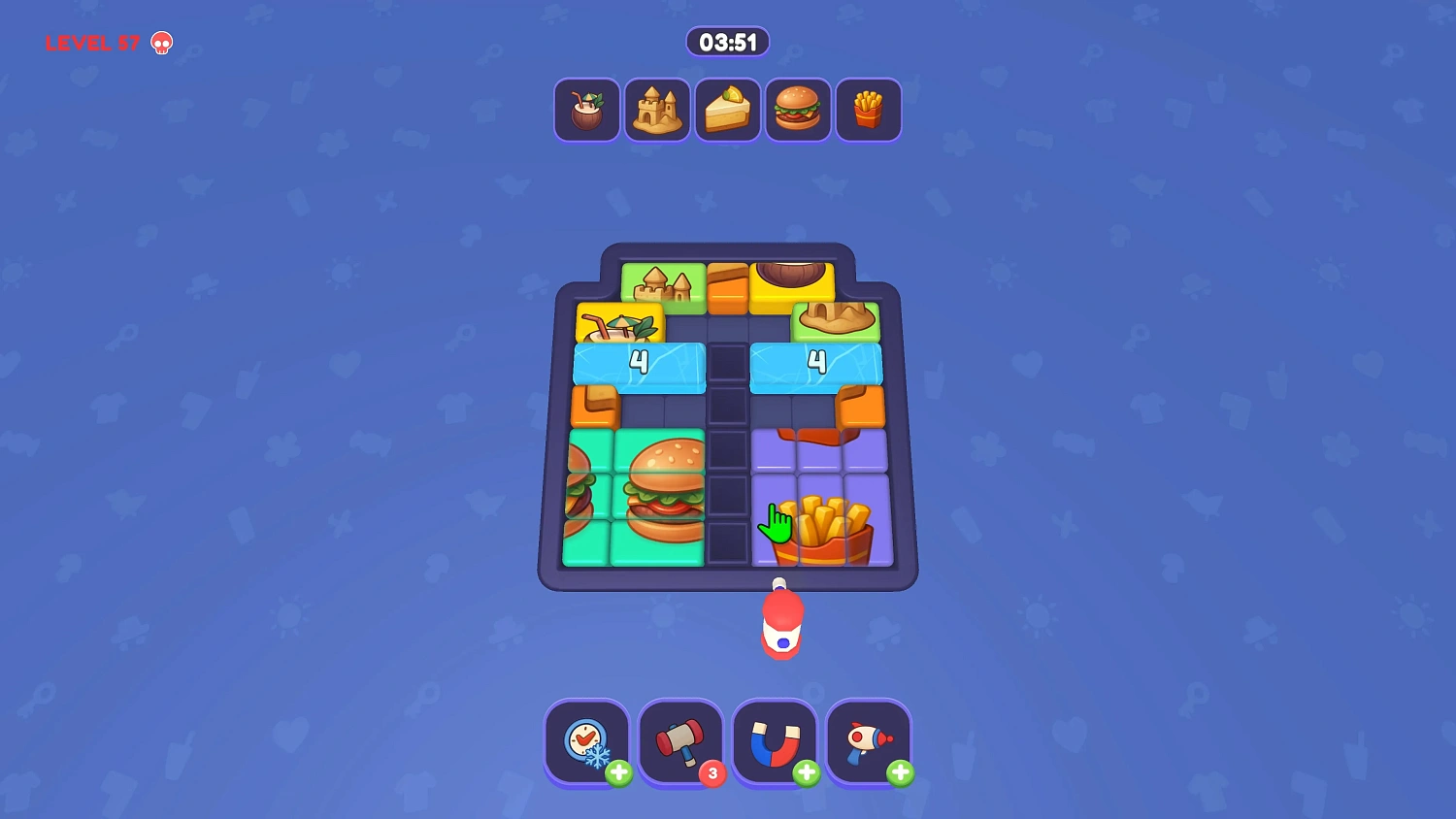The height and width of the screenshot is (819, 1456).
Task: Select the cake slice goal icon
Action: [x=728, y=109]
